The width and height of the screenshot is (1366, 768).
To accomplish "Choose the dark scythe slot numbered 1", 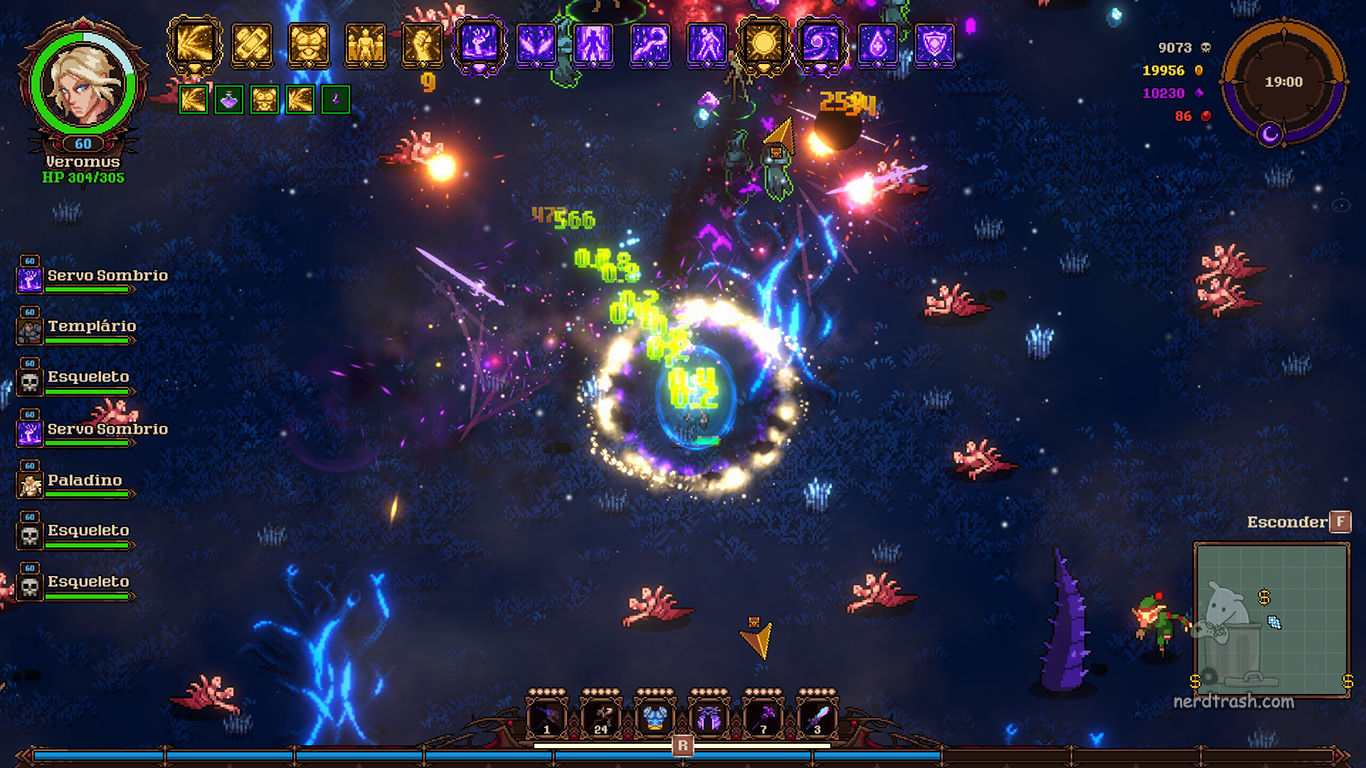I will pyautogui.click(x=547, y=719).
